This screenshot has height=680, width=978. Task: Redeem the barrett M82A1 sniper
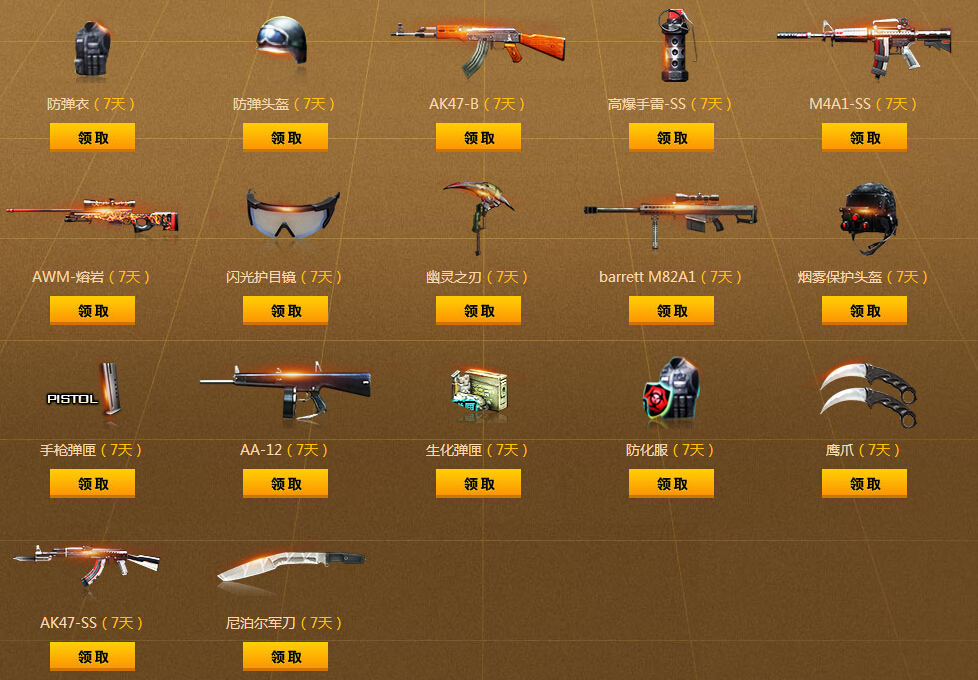[671, 311]
